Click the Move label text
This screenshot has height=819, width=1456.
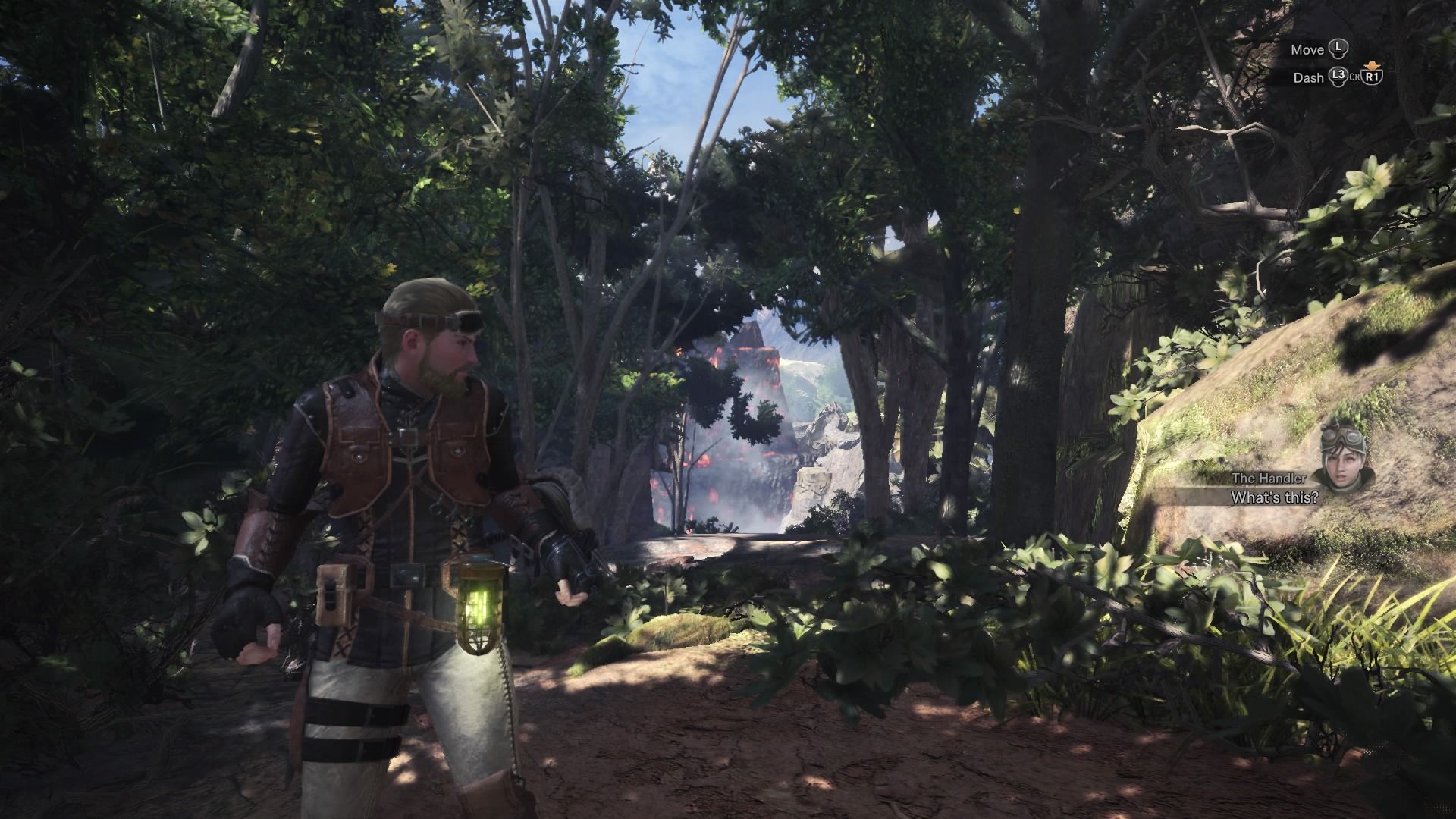pos(1309,49)
